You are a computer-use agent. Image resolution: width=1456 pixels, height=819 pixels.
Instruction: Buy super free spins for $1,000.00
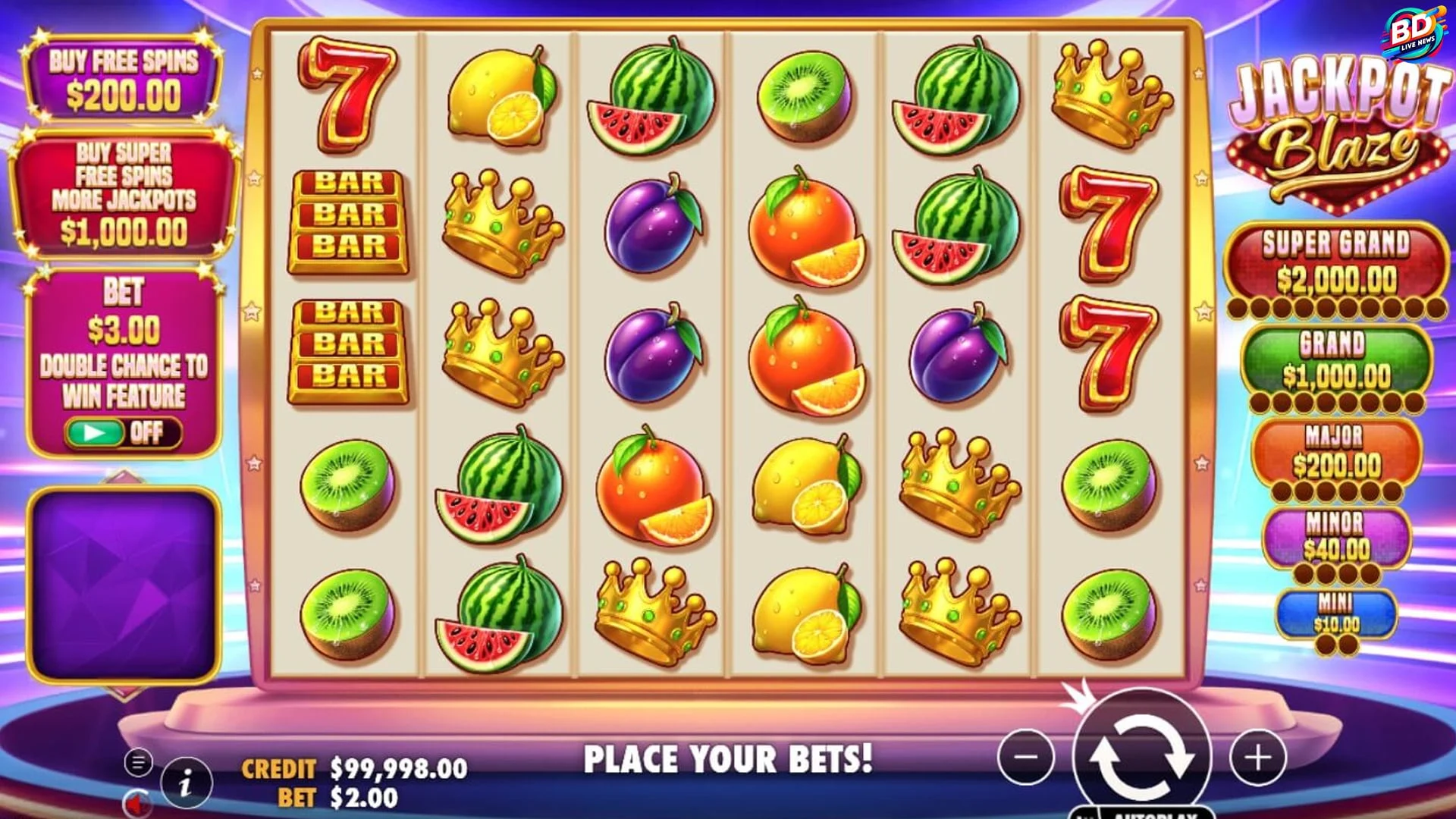point(123,193)
